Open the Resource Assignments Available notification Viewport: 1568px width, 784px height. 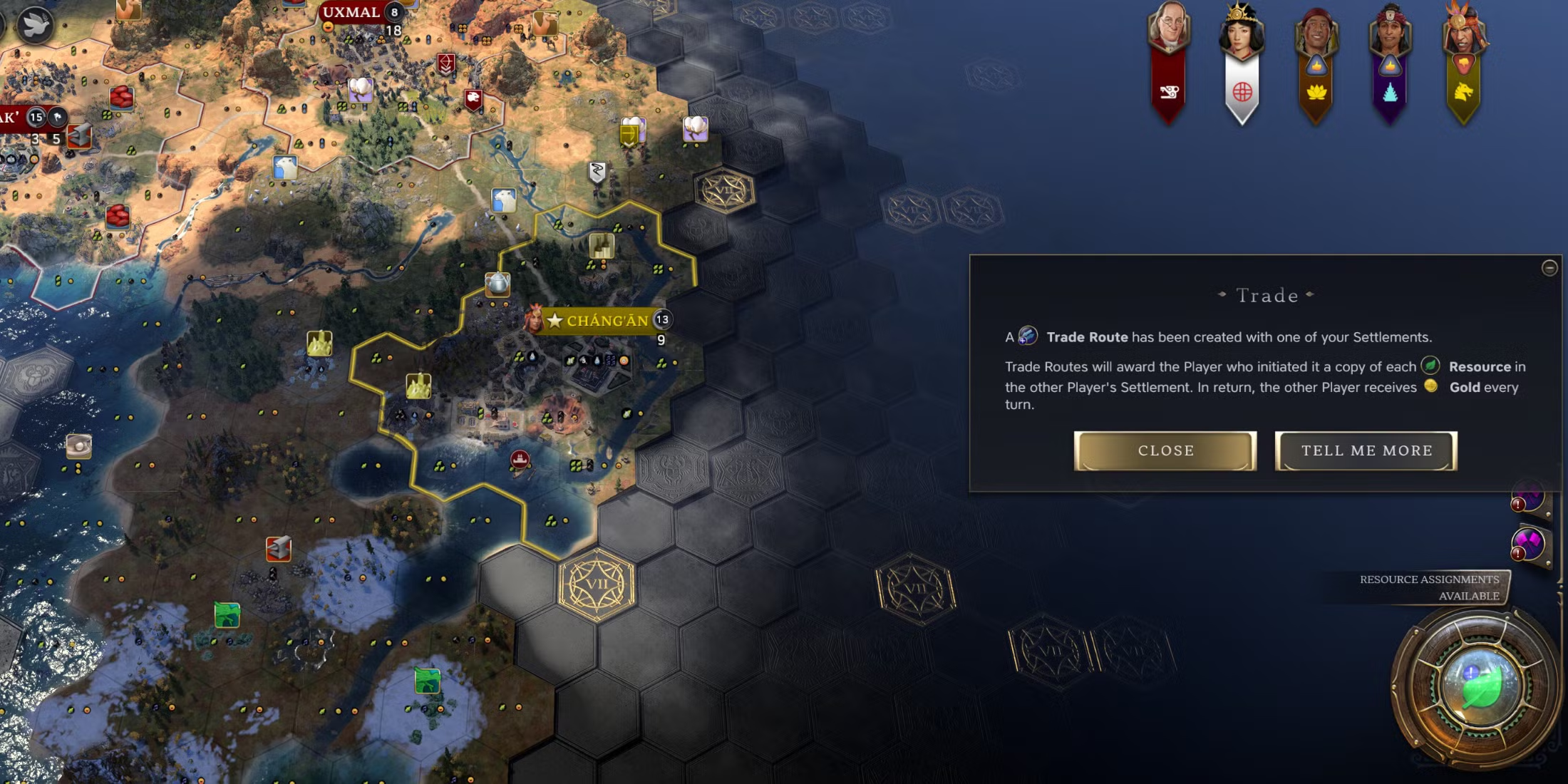[1429, 587]
